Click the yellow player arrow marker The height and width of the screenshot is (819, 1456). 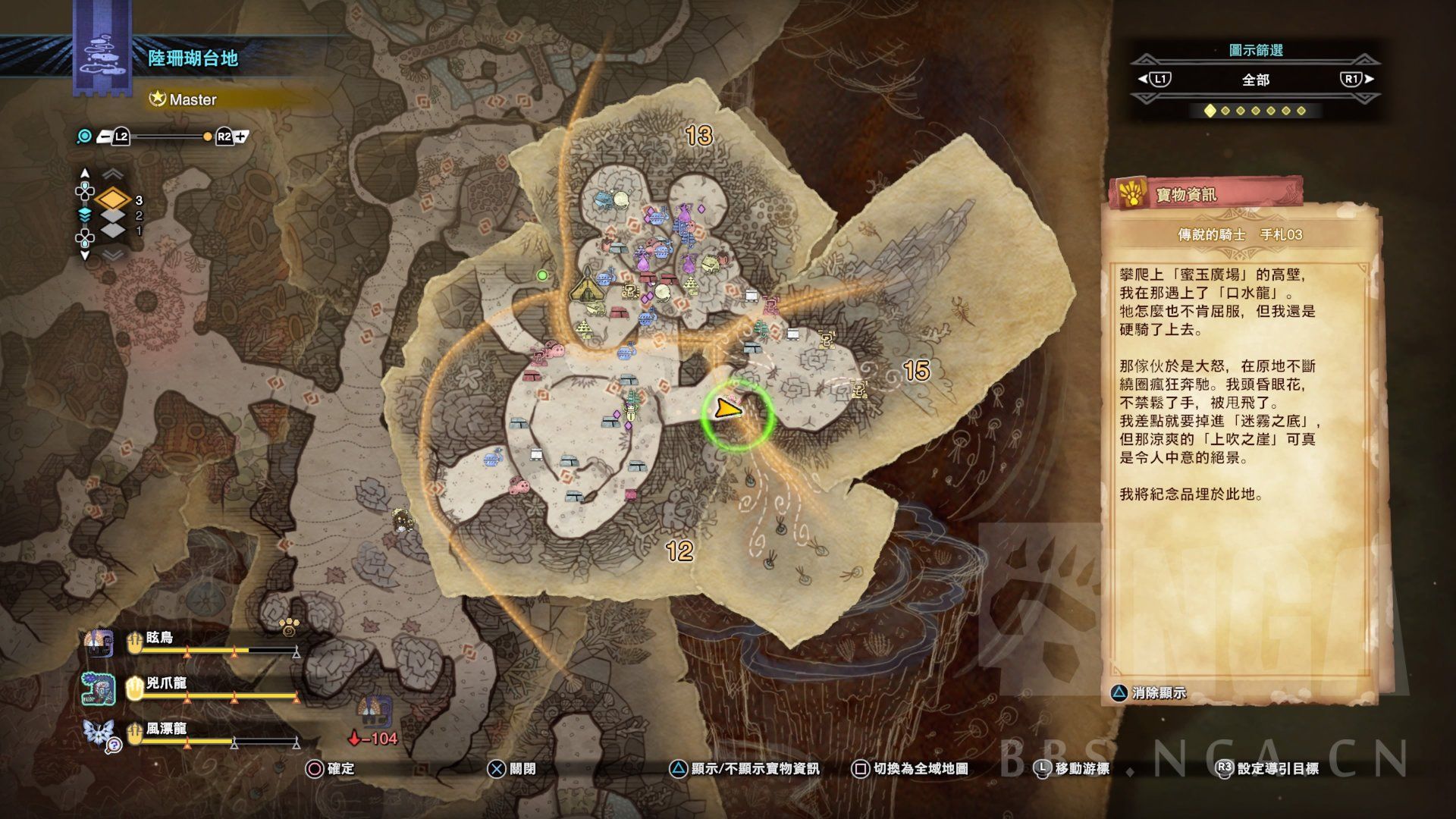tap(726, 410)
